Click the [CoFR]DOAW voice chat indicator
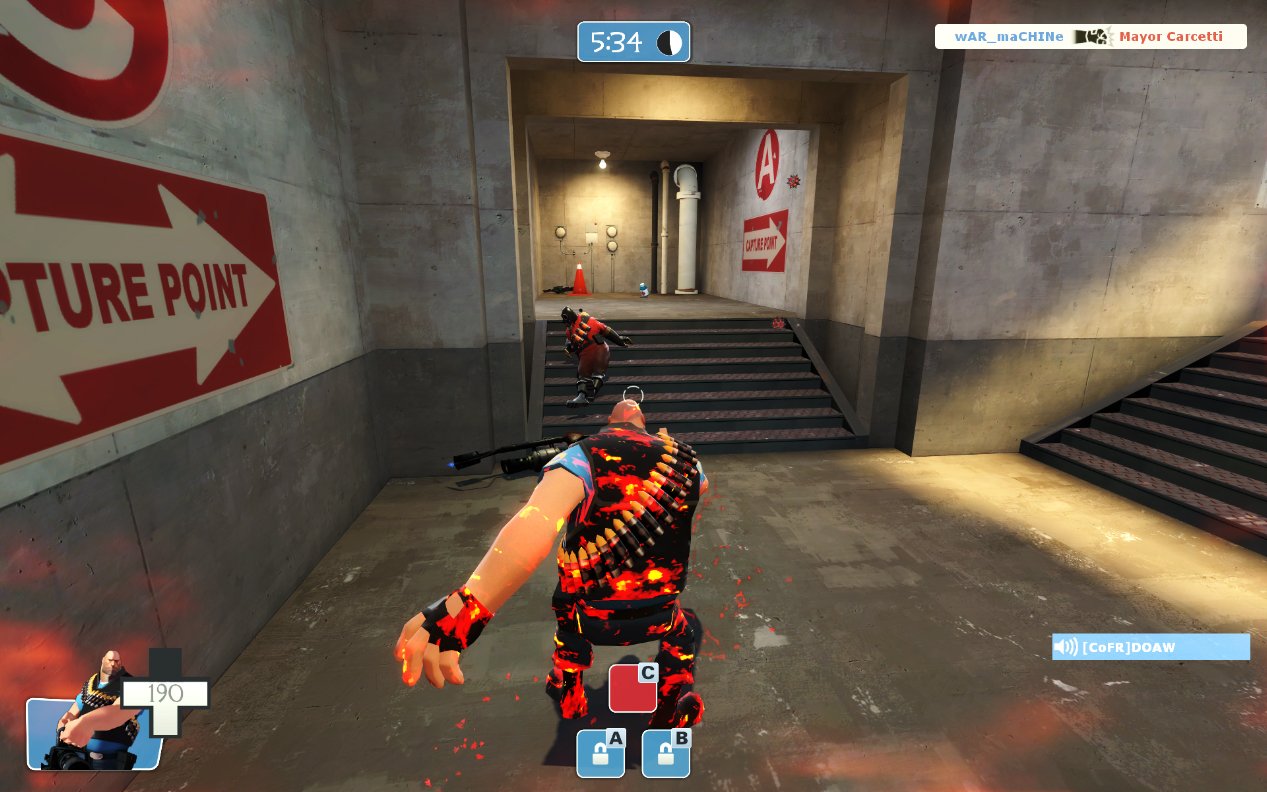 (1150, 647)
